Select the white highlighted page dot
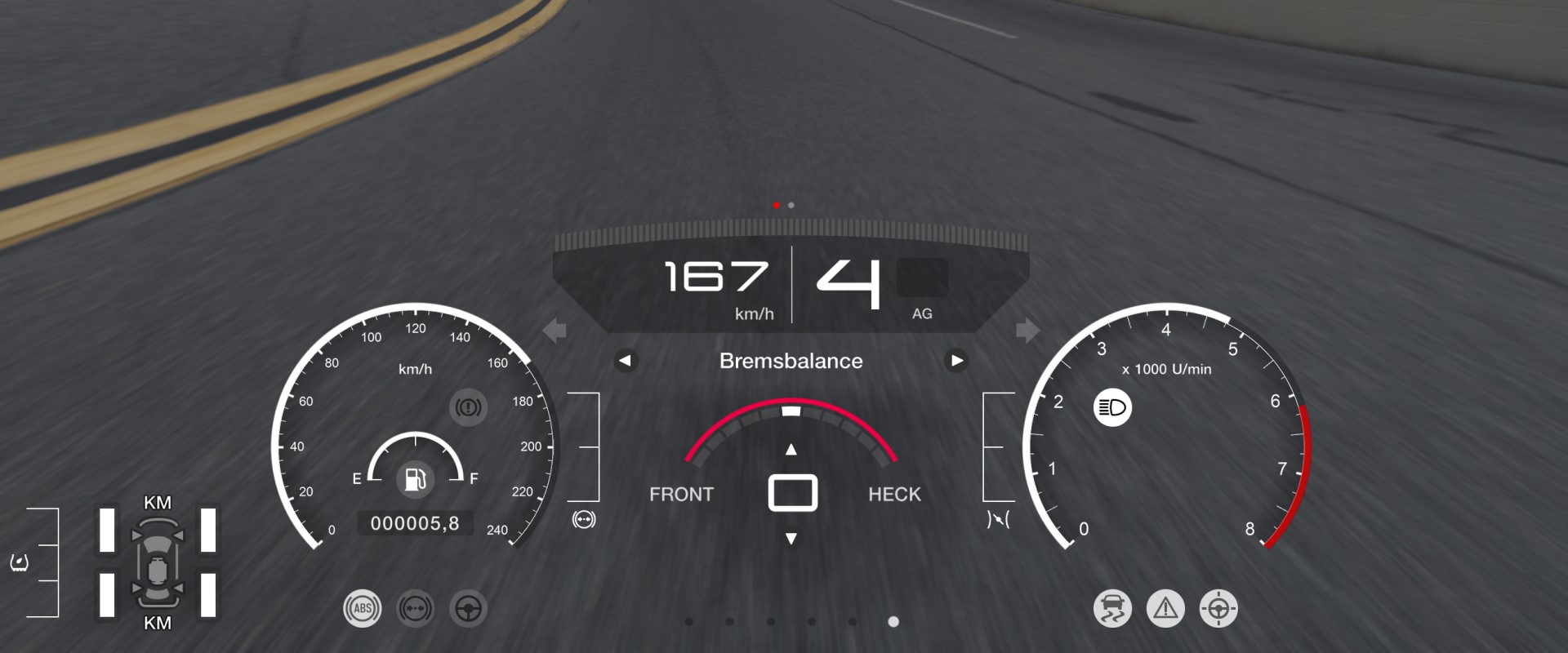Screen dimensions: 1568x653 tap(893, 622)
